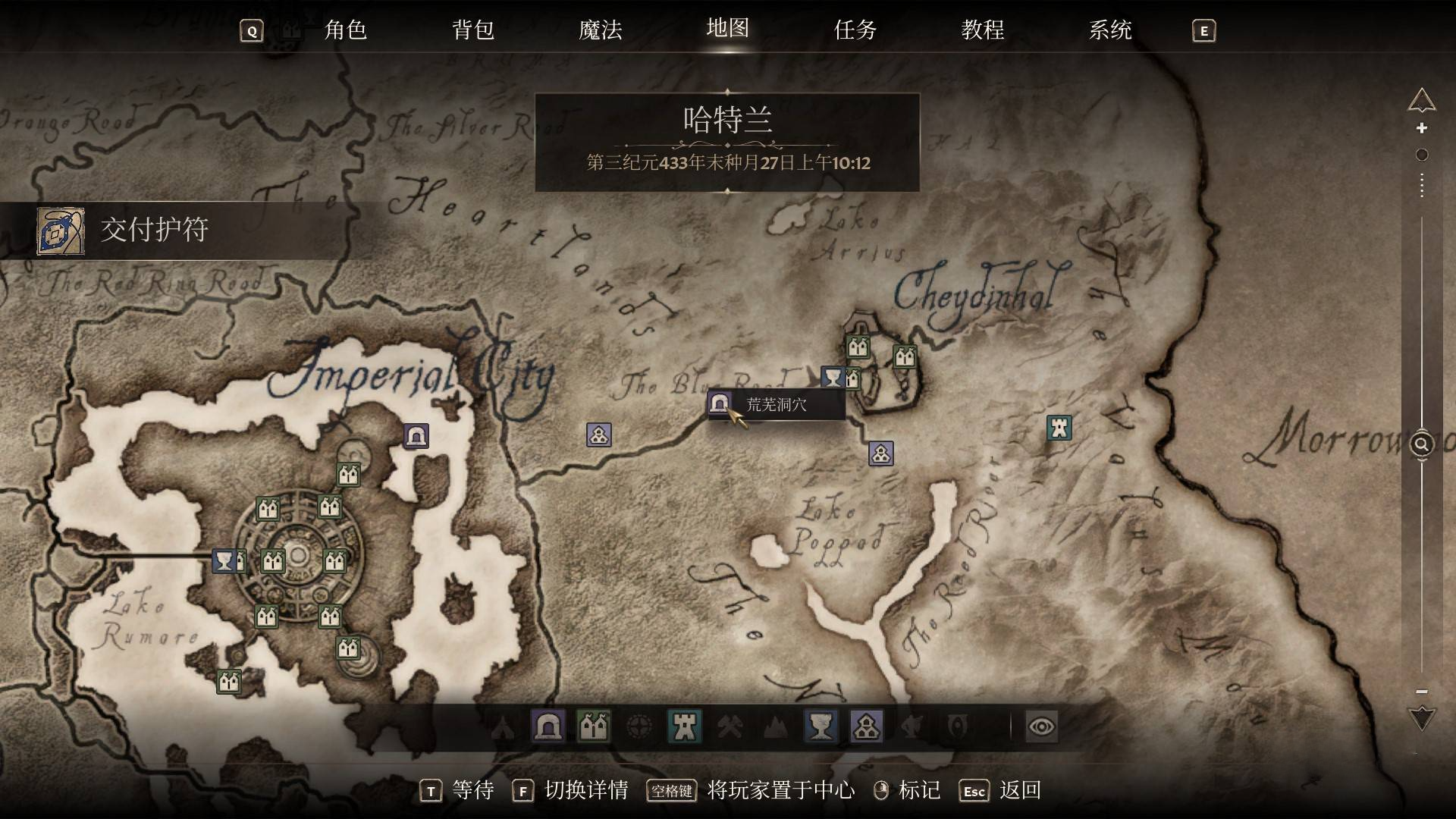This screenshot has width=1456, height=819.
Task: Open the 角色 character tab
Action: (x=345, y=30)
